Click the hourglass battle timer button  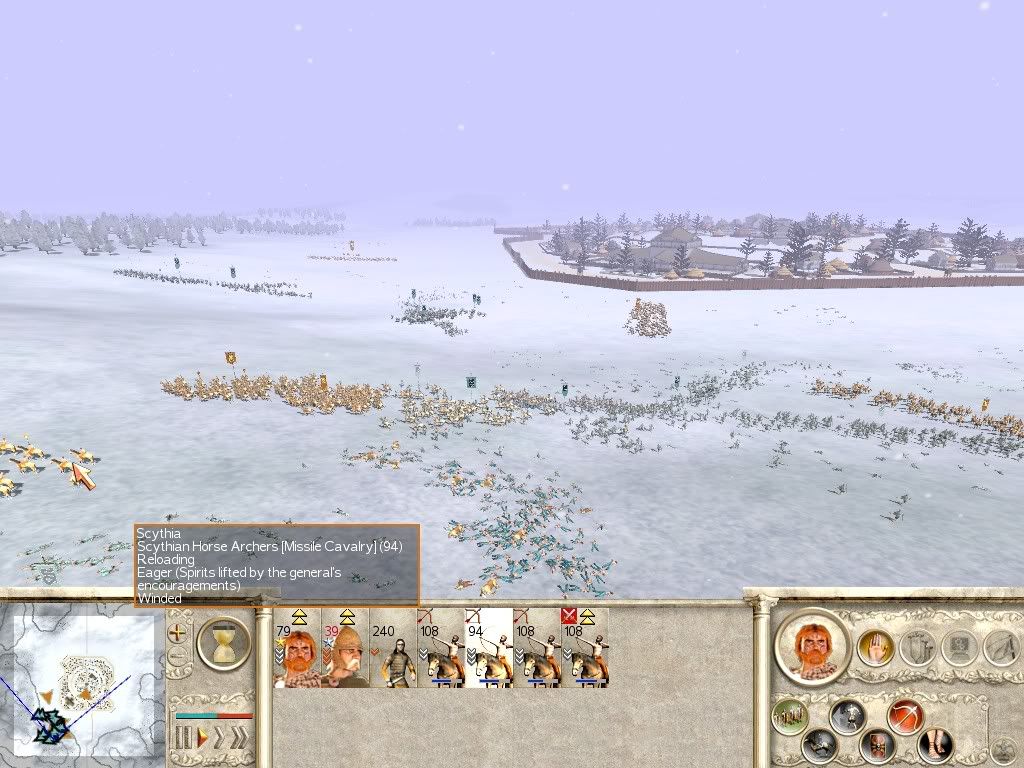click(223, 642)
